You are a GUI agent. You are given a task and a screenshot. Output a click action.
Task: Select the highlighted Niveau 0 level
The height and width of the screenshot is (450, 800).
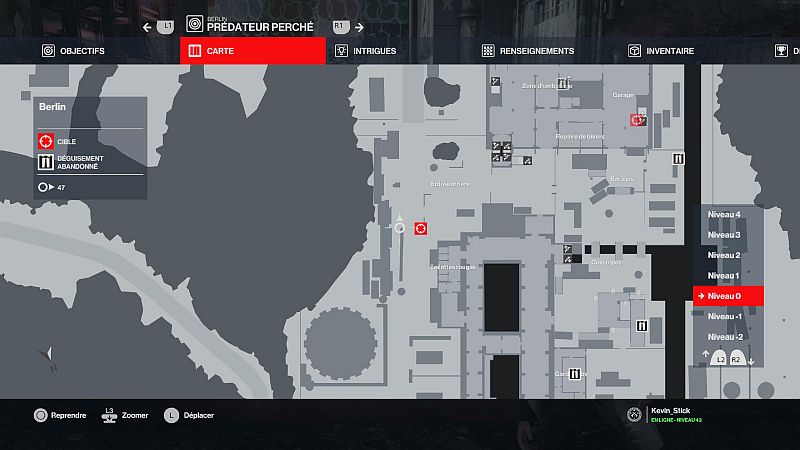[727, 296]
